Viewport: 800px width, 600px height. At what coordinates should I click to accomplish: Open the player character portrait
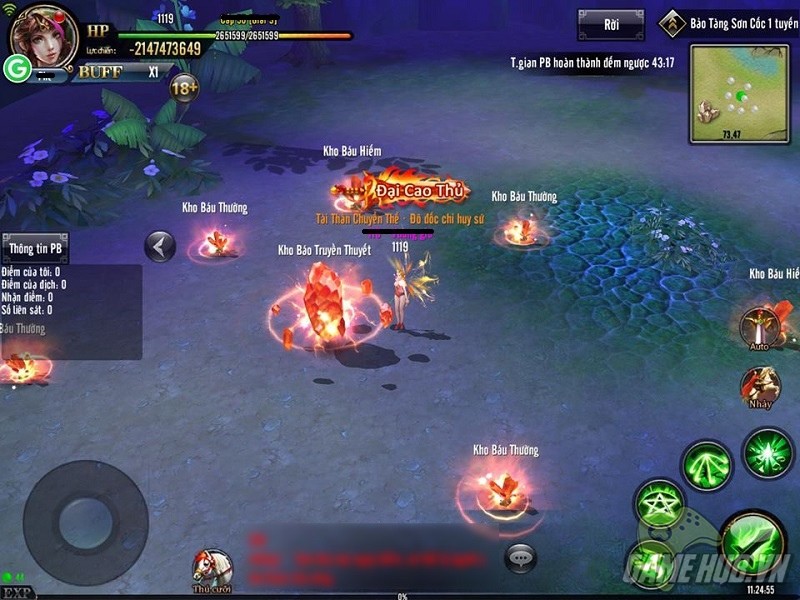pyautogui.click(x=44, y=35)
